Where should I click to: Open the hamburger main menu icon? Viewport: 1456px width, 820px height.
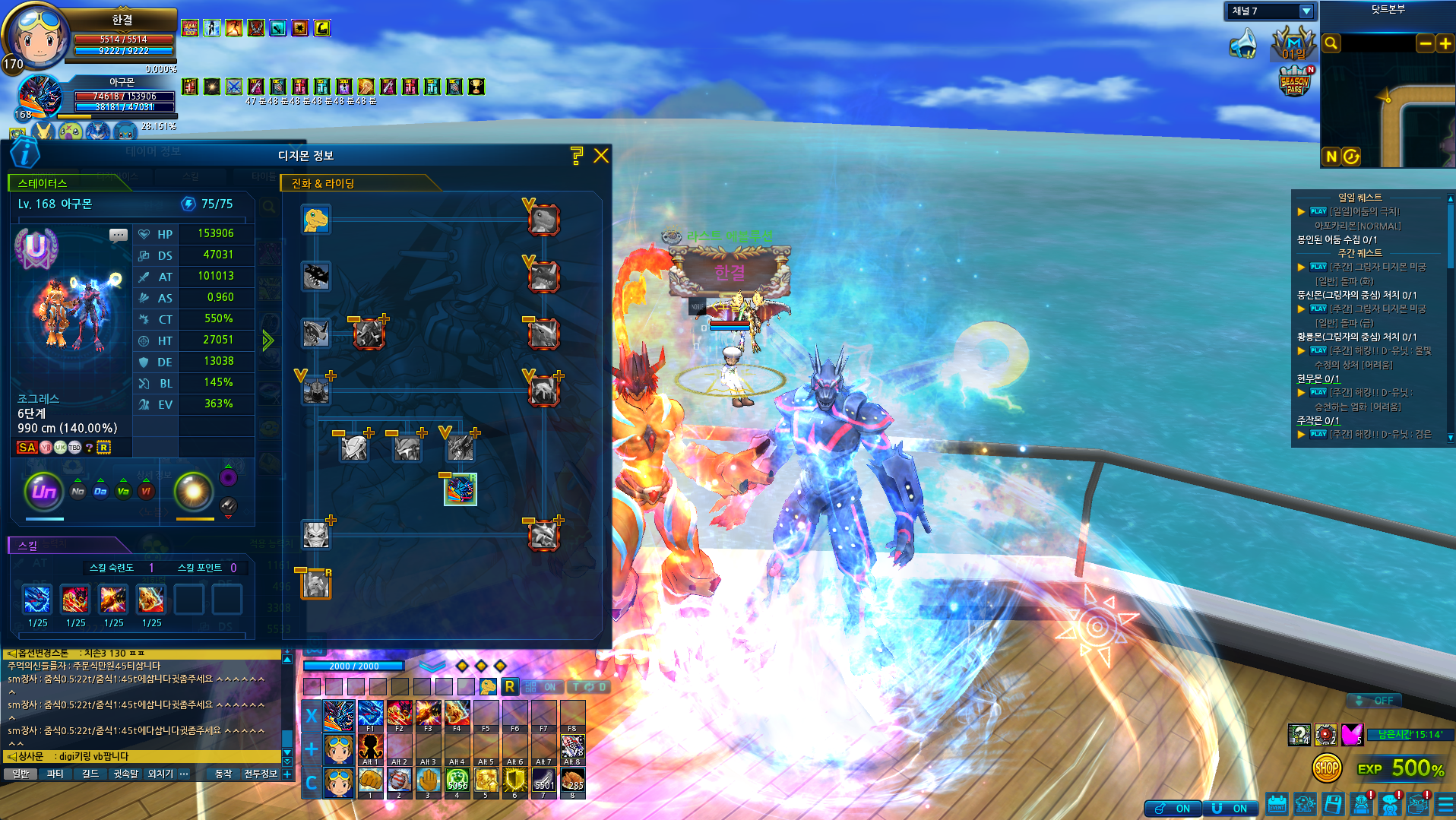[1446, 805]
